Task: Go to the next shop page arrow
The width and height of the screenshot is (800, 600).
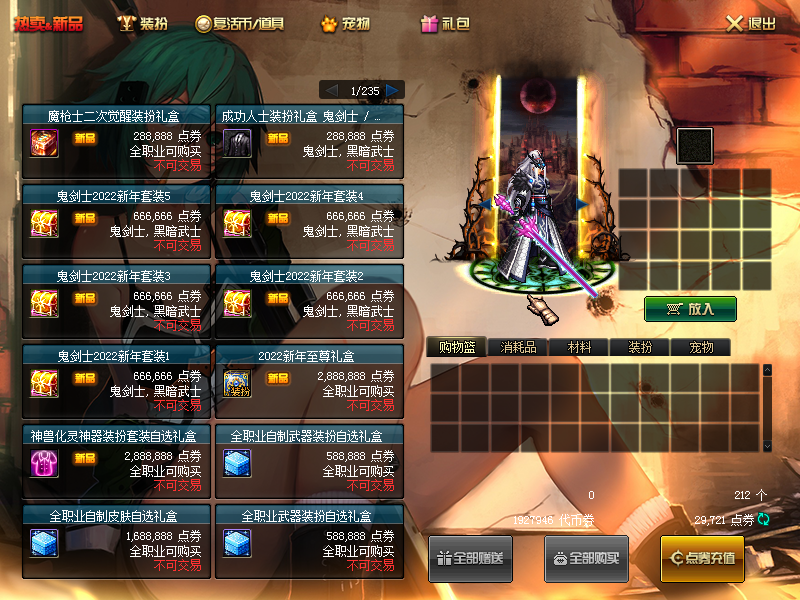Action: point(393,90)
